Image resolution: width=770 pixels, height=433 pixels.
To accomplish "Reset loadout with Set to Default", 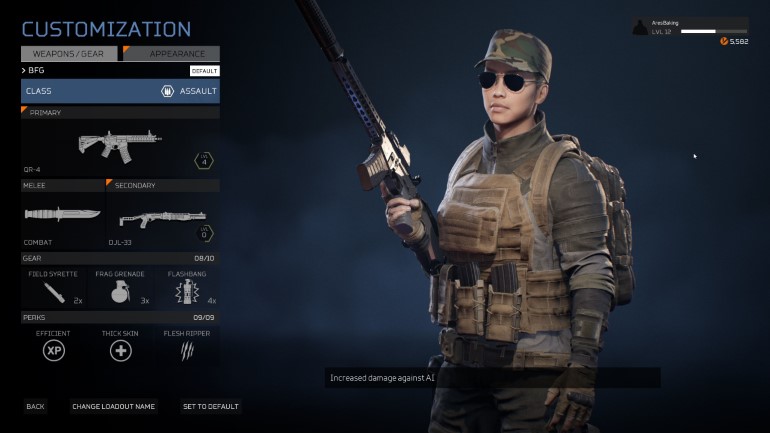I will 210,407.
